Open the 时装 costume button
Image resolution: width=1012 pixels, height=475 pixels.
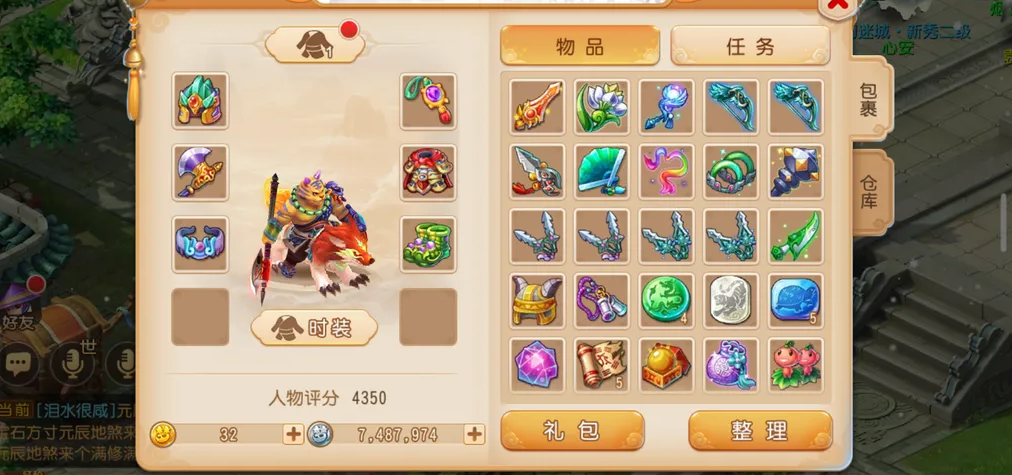pyautogui.click(x=314, y=327)
